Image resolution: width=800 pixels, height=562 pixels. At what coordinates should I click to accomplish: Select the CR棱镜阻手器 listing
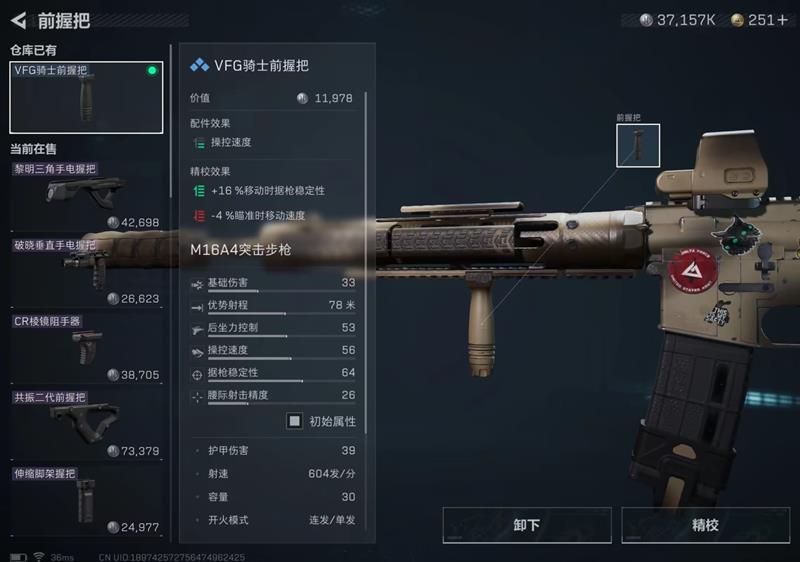(86, 348)
